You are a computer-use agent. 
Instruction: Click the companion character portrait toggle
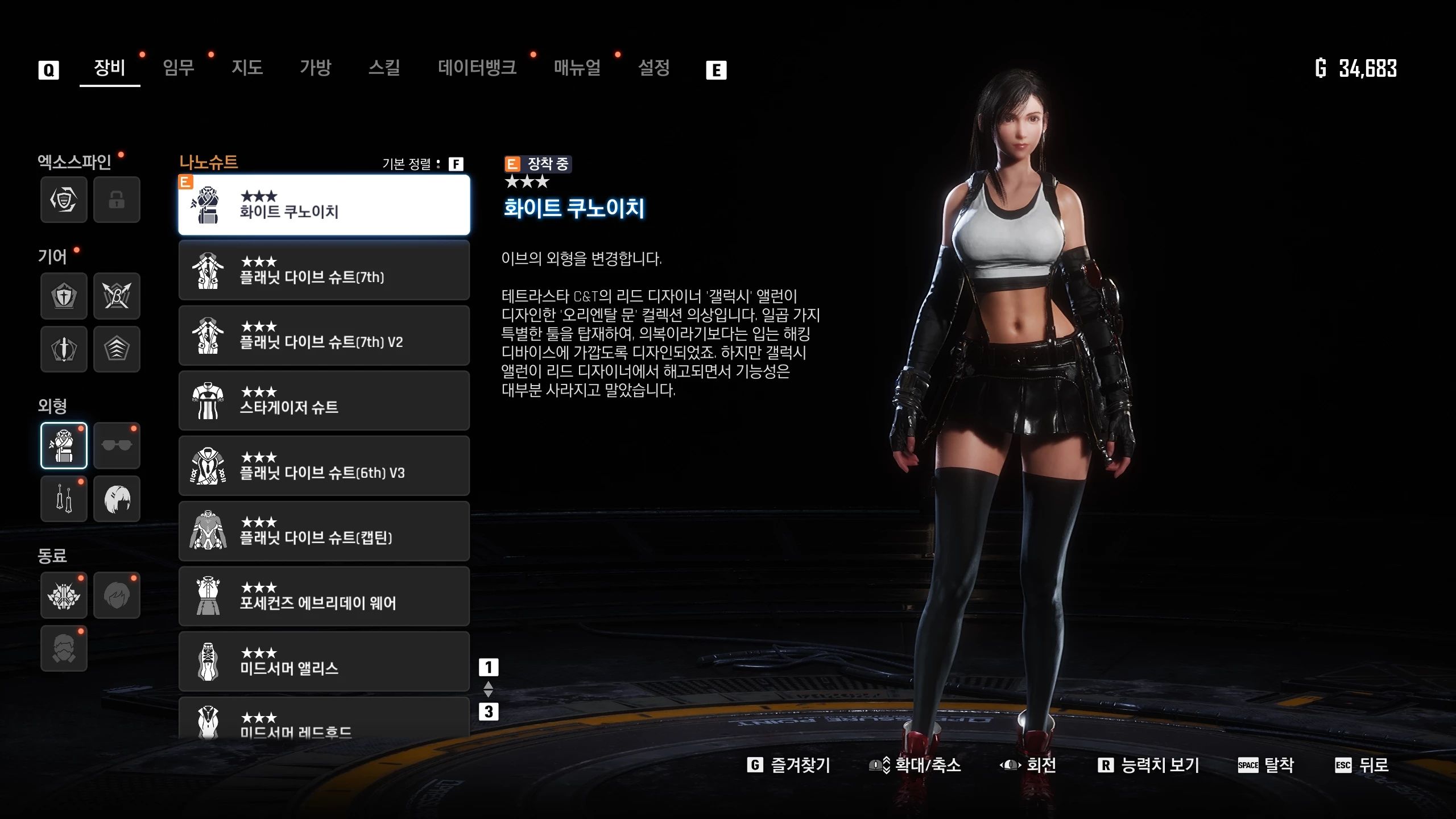[x=117, y=595]
